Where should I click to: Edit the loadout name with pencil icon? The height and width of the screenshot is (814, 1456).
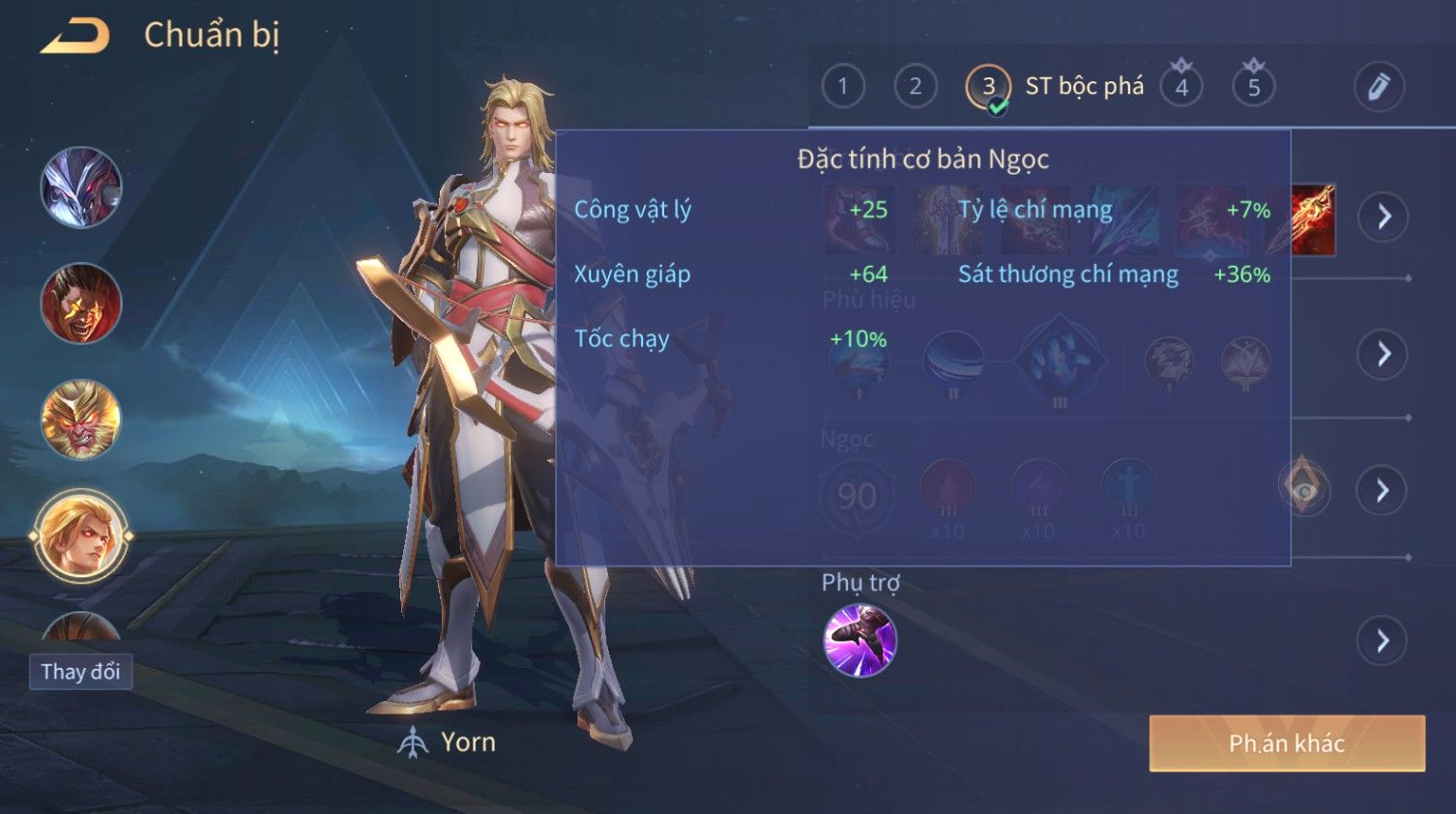(x=1379, y=87)
